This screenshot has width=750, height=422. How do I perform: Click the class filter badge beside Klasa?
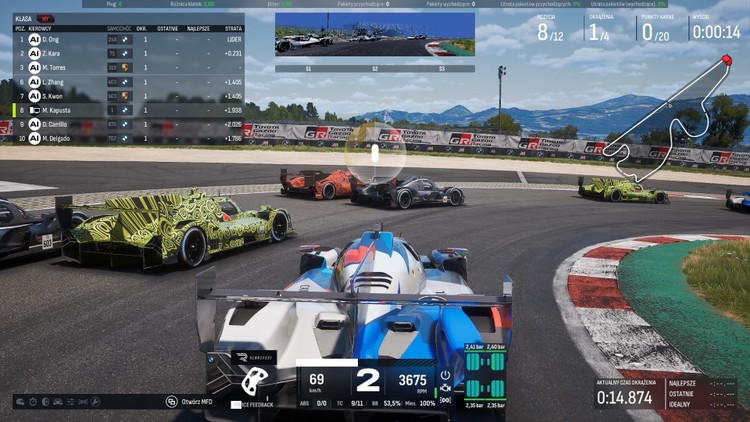[x=47, y=18]
